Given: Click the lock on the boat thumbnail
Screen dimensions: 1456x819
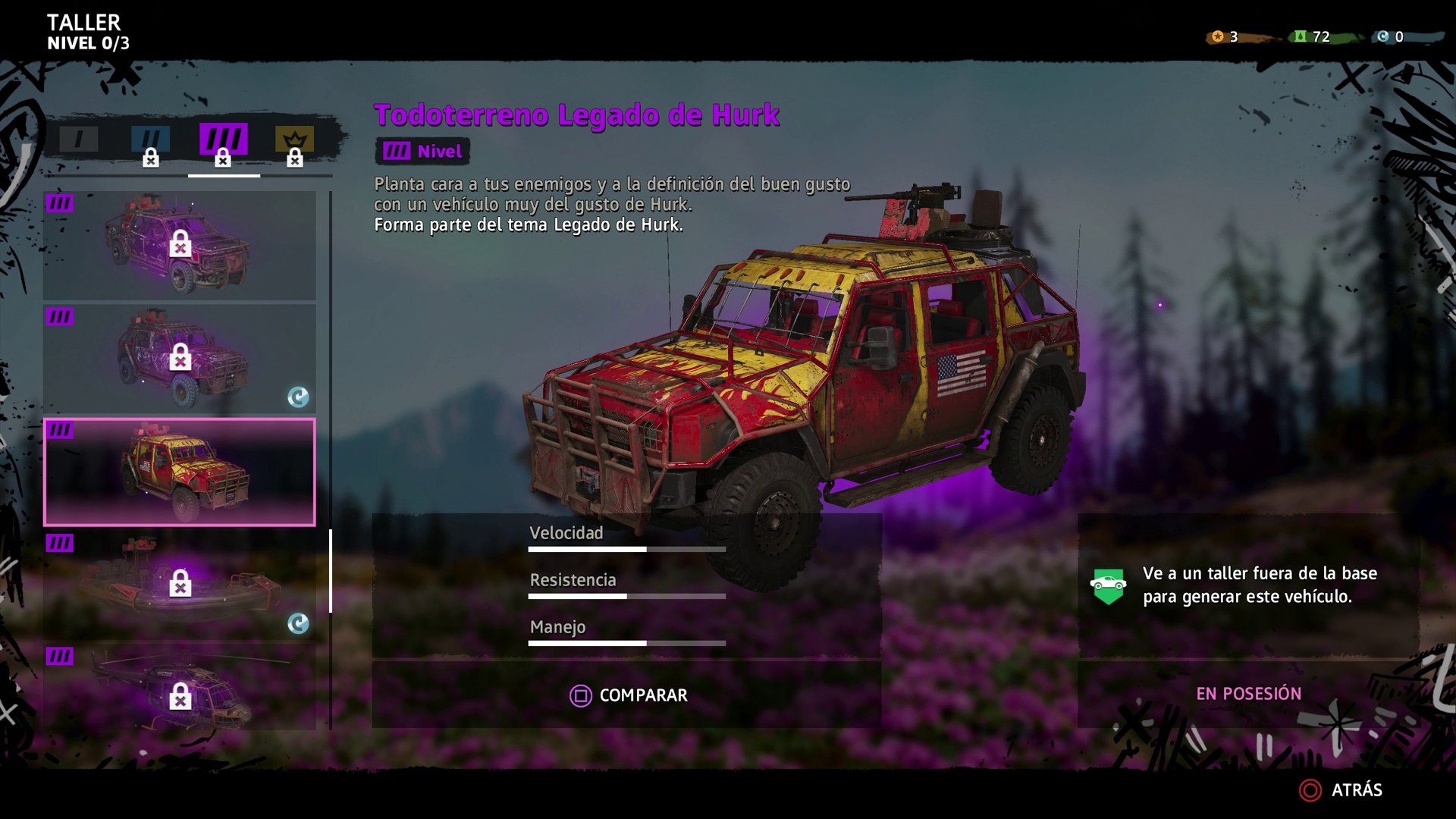Looking at the screenshot, I should (180, 585).
